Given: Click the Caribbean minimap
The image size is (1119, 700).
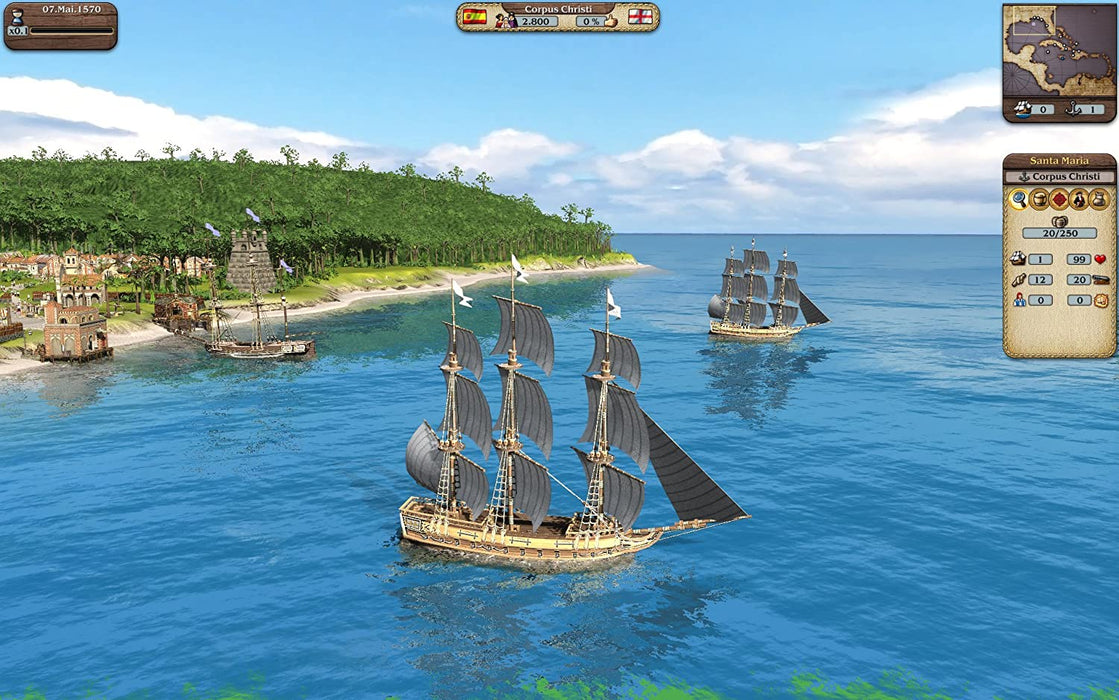Looking at the screenshot, I should tap(1059, 52).
